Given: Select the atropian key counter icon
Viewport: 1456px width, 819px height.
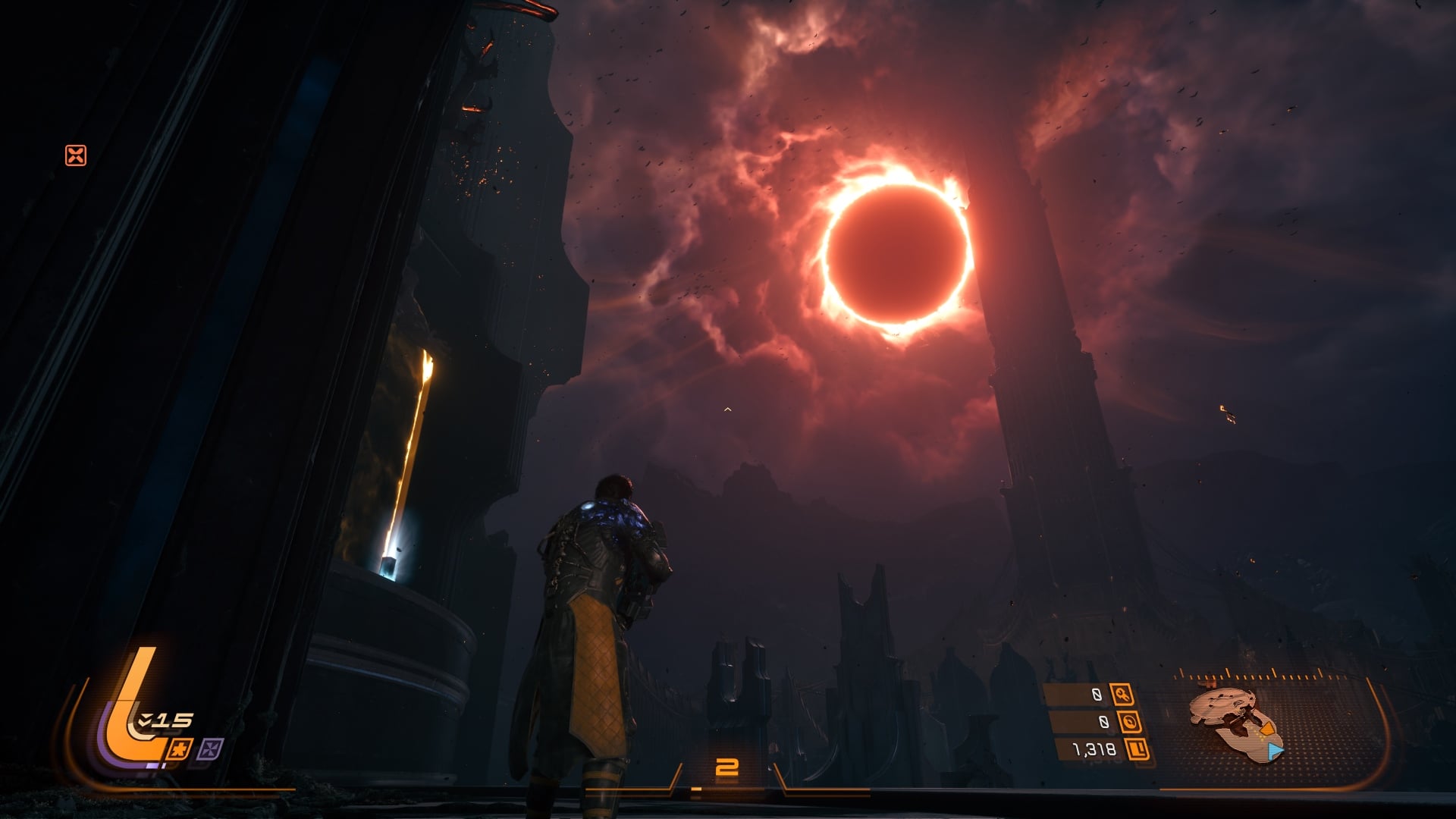Looking at the screenshot, I should (x=1122, y=694).
